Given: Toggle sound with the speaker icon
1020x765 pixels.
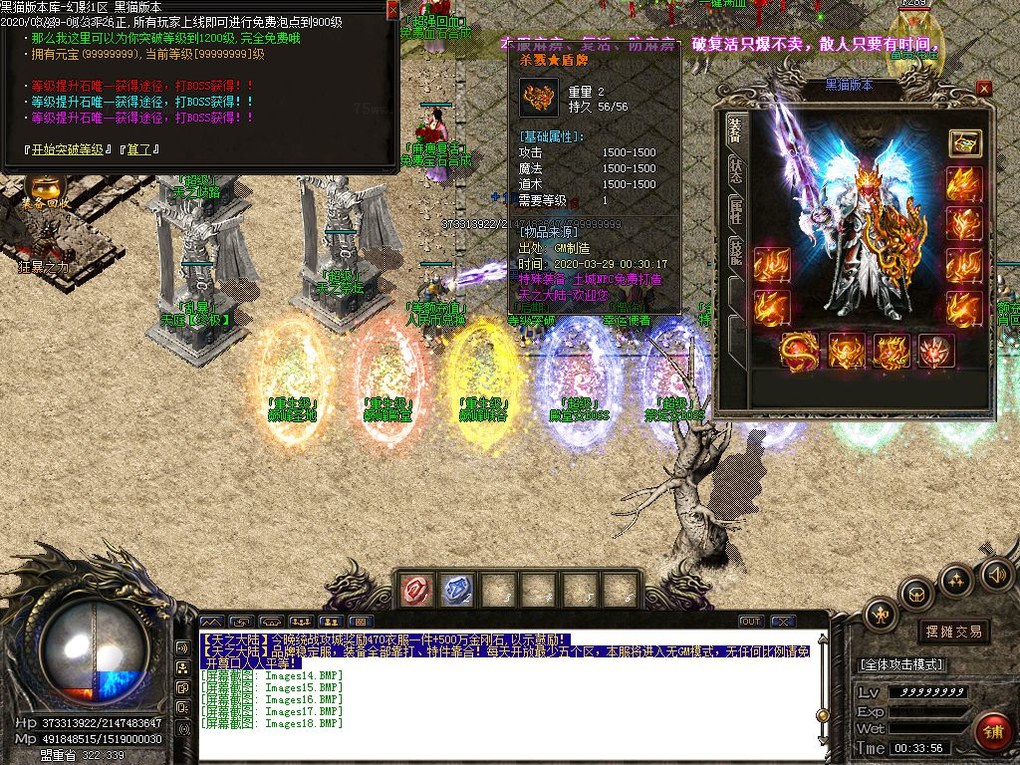Looking at the screenshot, I should pyautogui.click(x=995, y=574).
